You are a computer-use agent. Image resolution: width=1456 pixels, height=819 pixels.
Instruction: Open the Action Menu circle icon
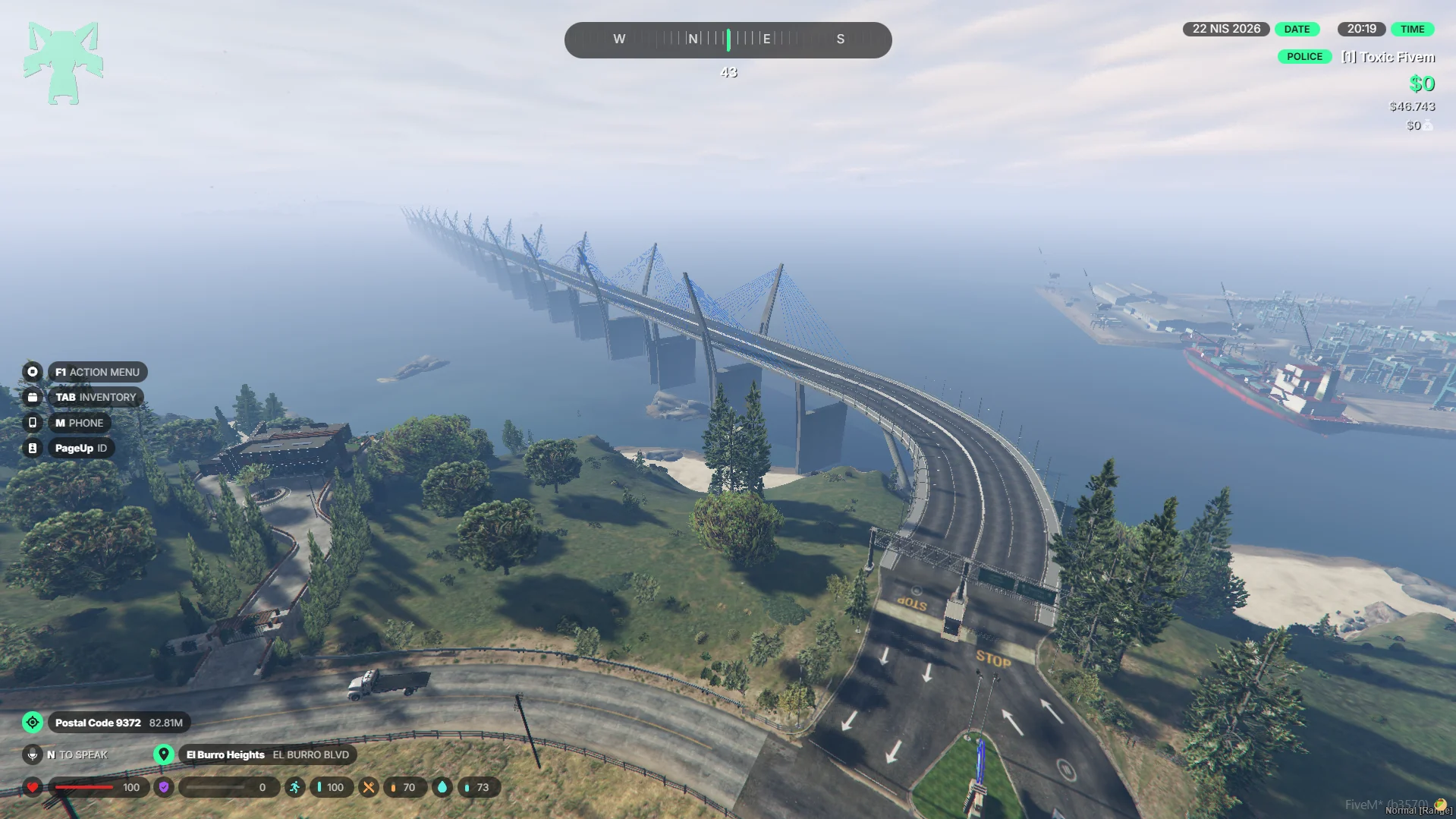33,372
